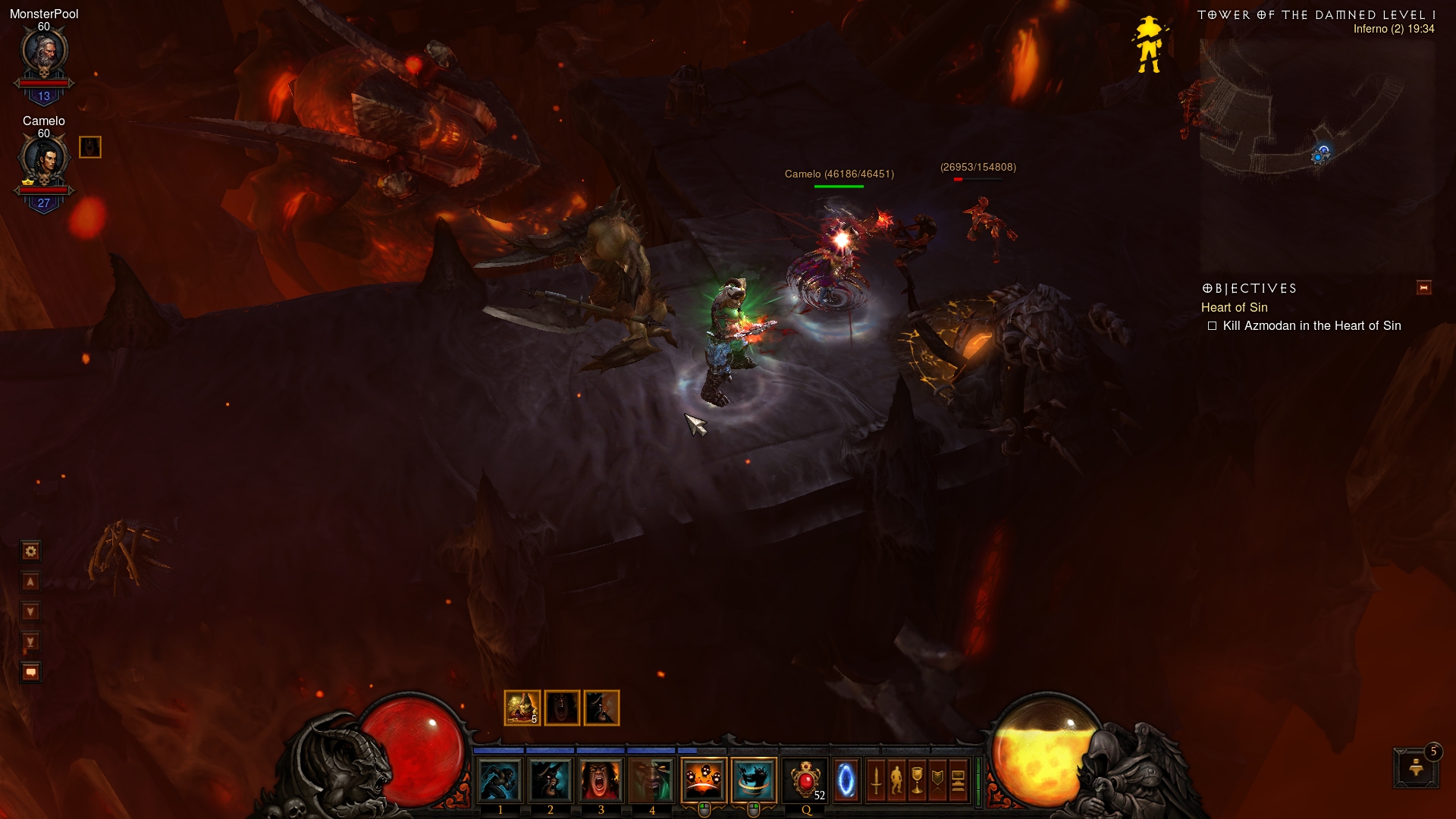Select the Whirlwind skill on right mouse

[754, 780]
